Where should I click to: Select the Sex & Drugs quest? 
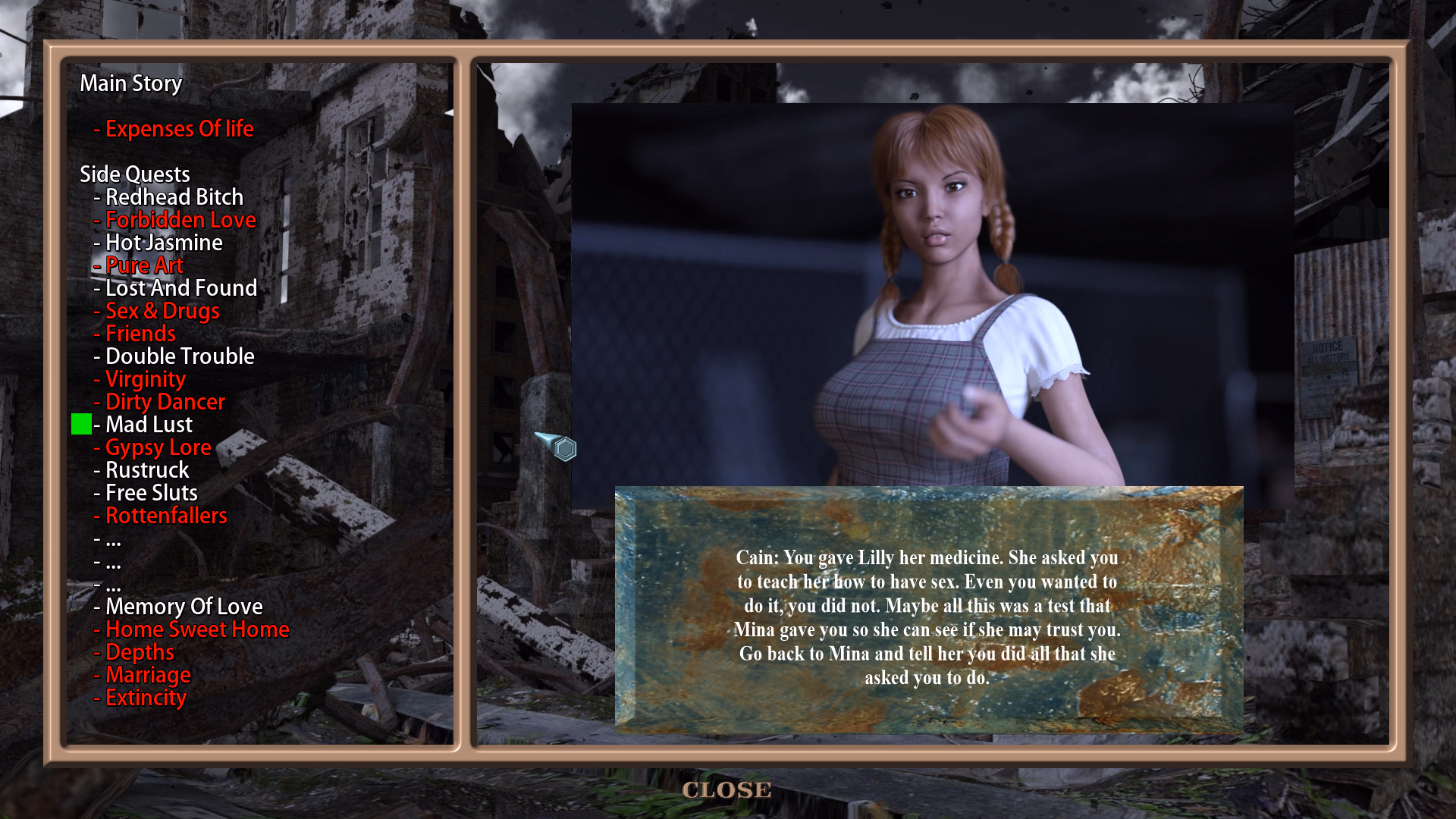click(x=162, y=311)
